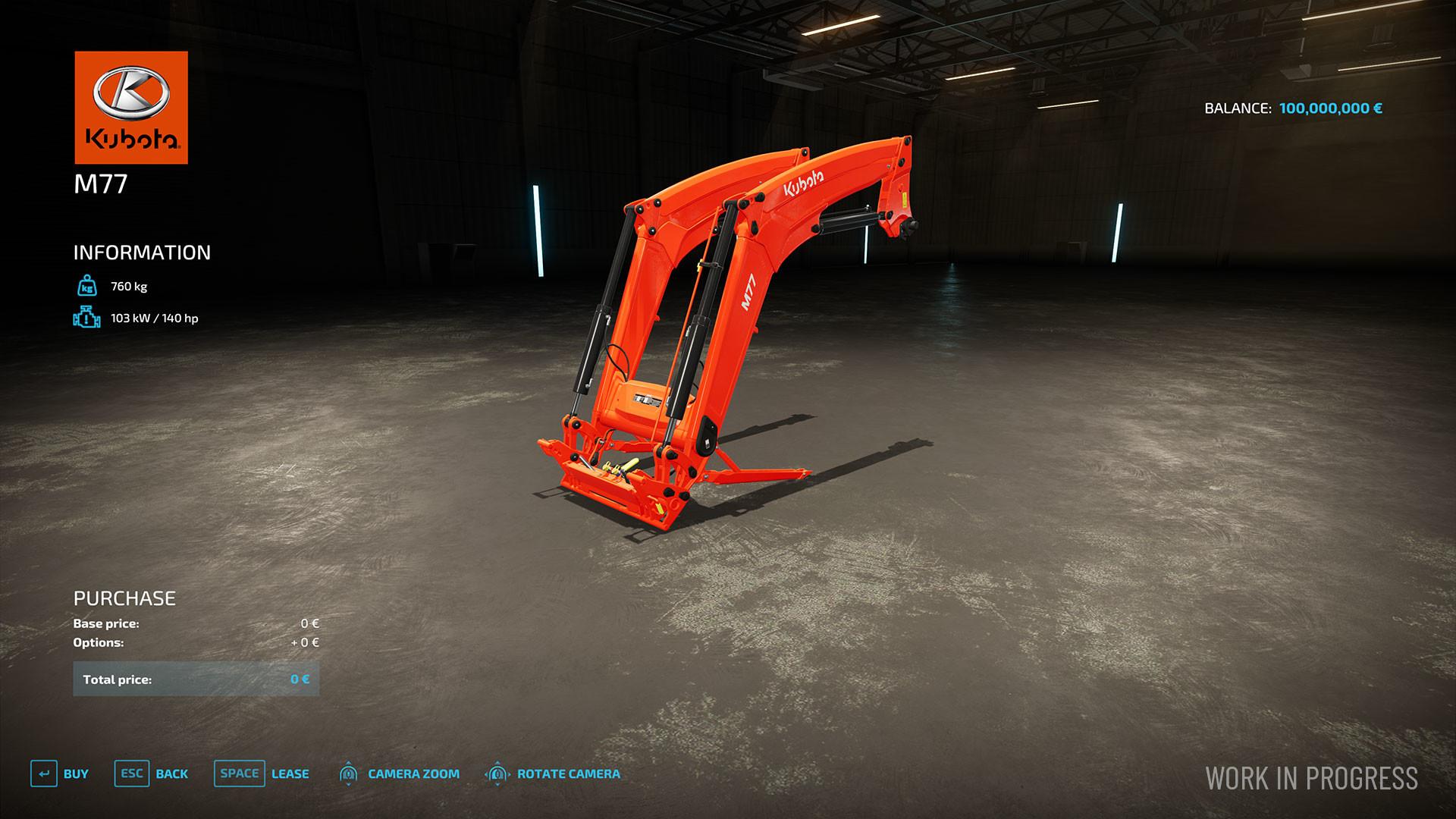
Task: Open the Purchase section header
Action: [x=124, y=598]
